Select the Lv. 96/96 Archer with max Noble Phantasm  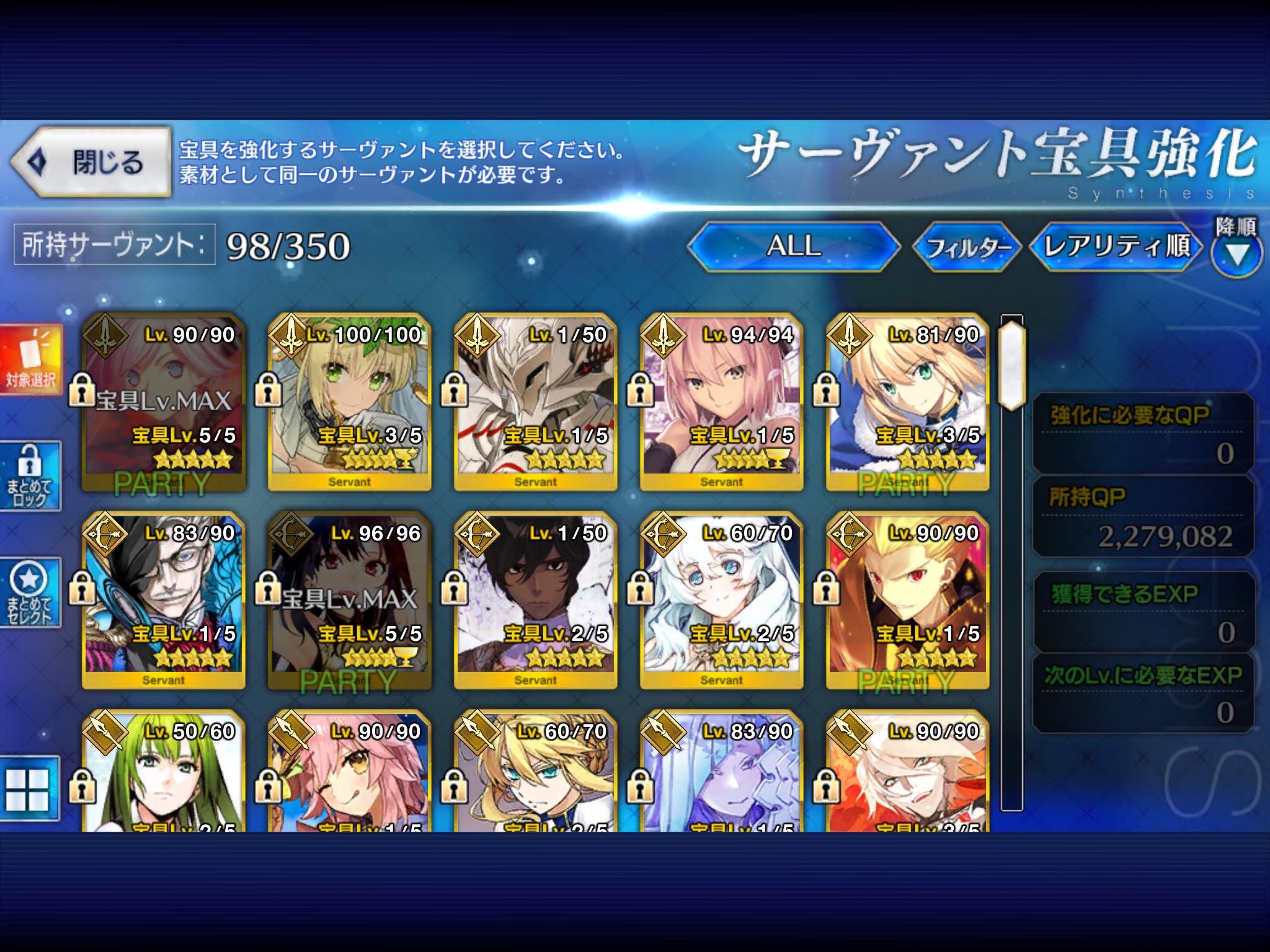(x=349, y=600)
